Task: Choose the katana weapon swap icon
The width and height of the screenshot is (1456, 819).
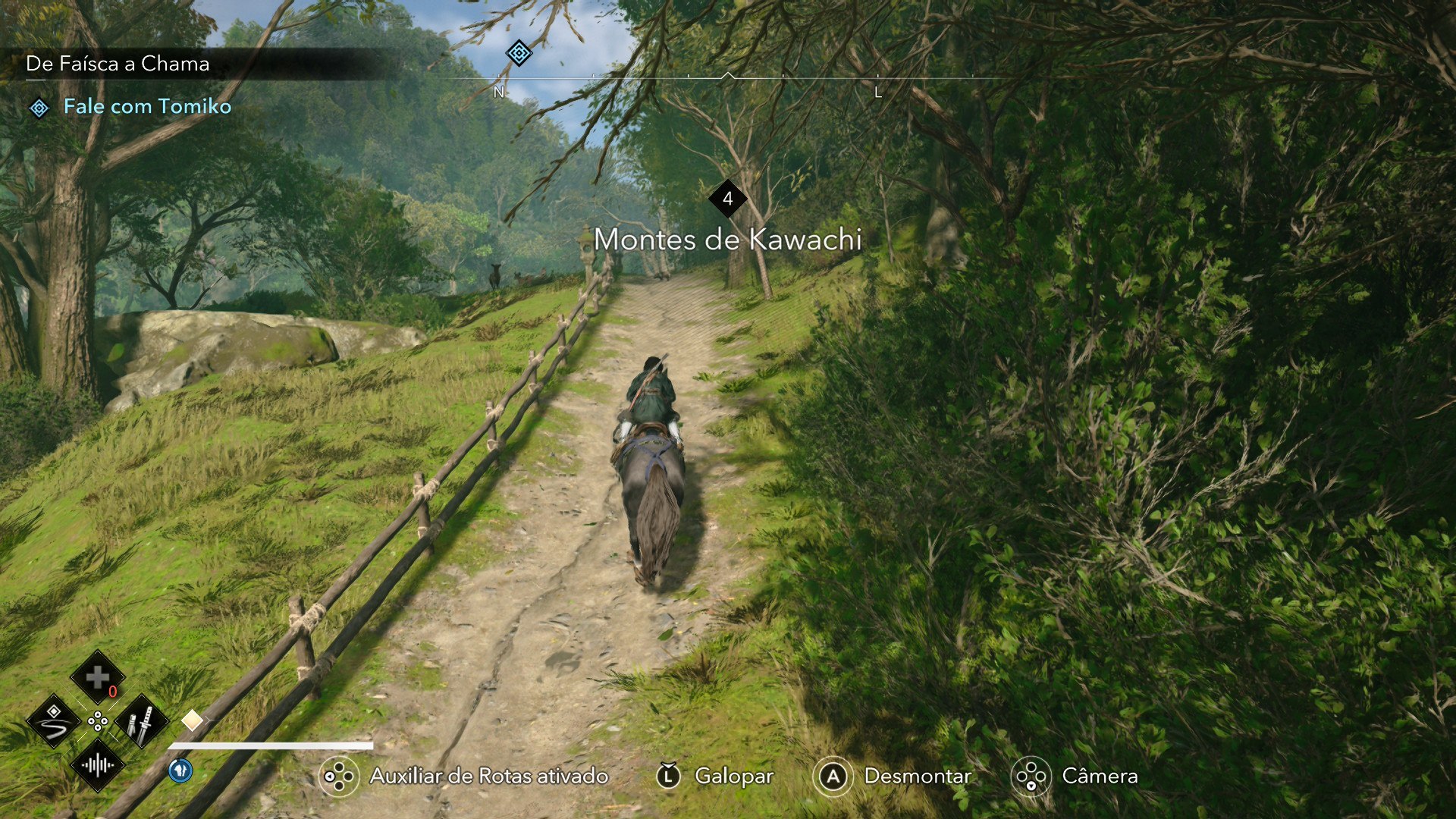Action: click(x=141, y=721)
